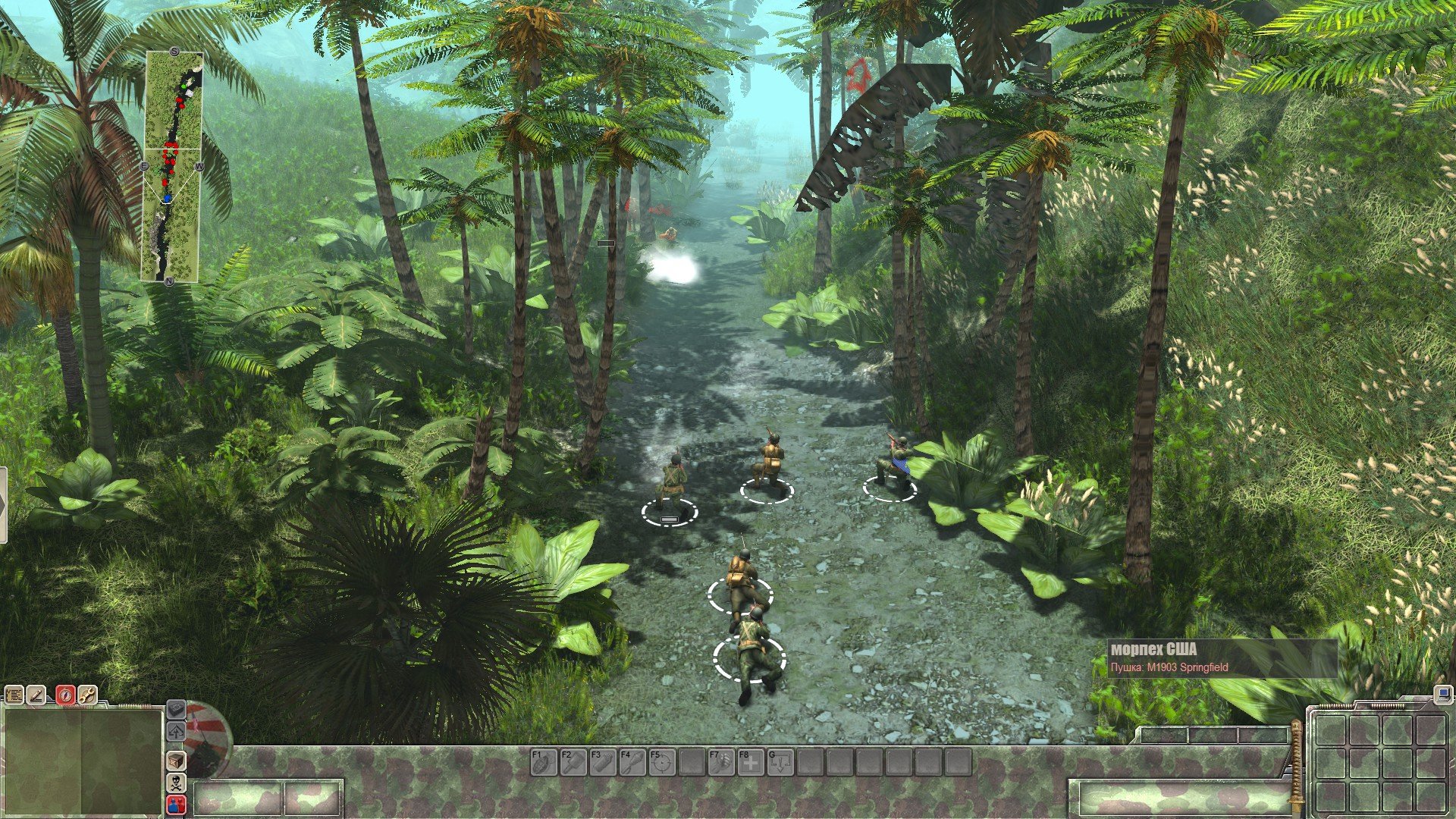Use the F8 medkit heal action
Viewport: 1456px width, 819px height.
(750, 762)
